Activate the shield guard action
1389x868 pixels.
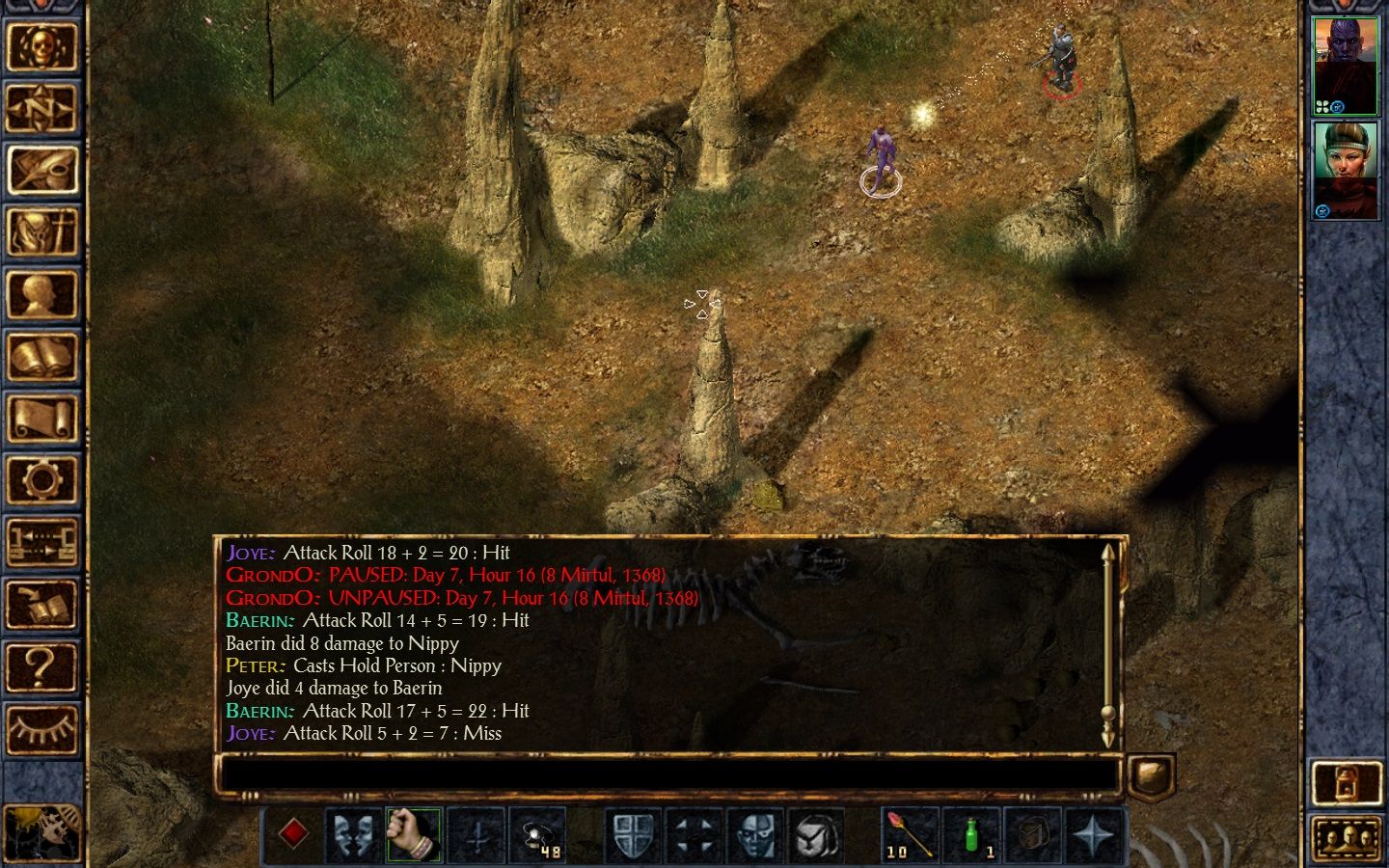point(633,834)
